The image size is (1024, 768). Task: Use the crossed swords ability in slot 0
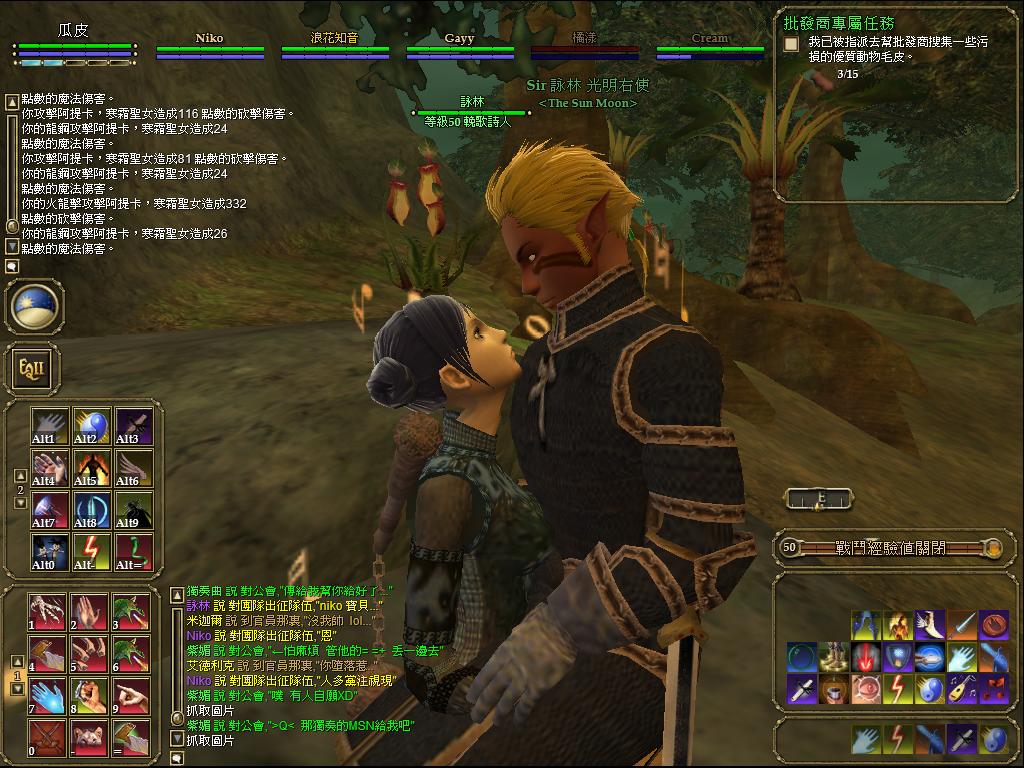[47, 738]
